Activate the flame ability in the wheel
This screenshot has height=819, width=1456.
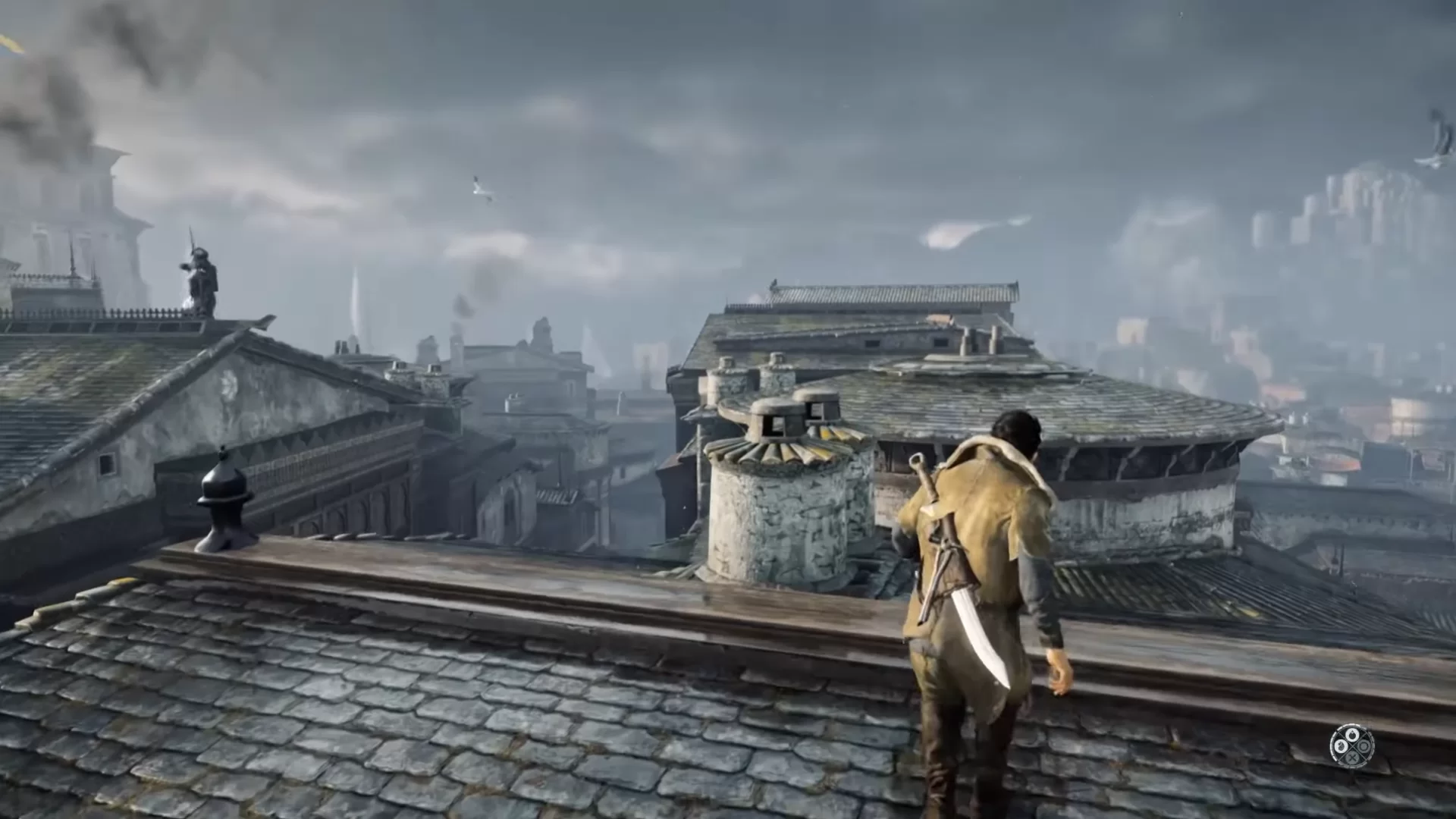coord(1341,746)
